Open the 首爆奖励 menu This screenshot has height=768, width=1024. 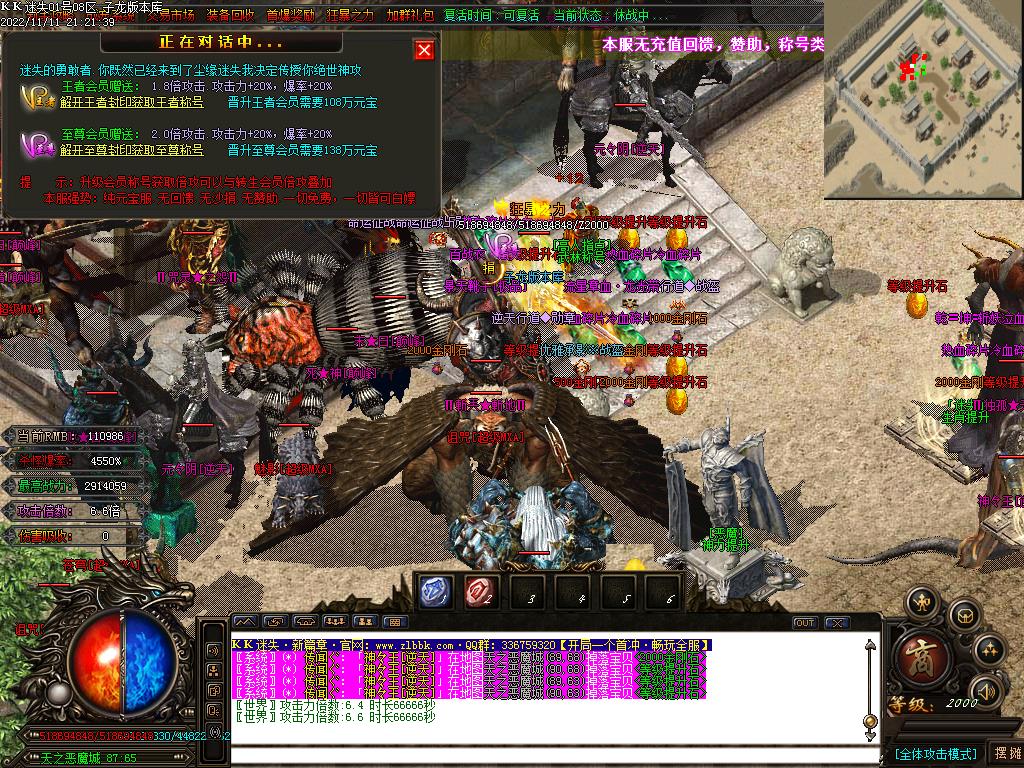tap(290, 15)
